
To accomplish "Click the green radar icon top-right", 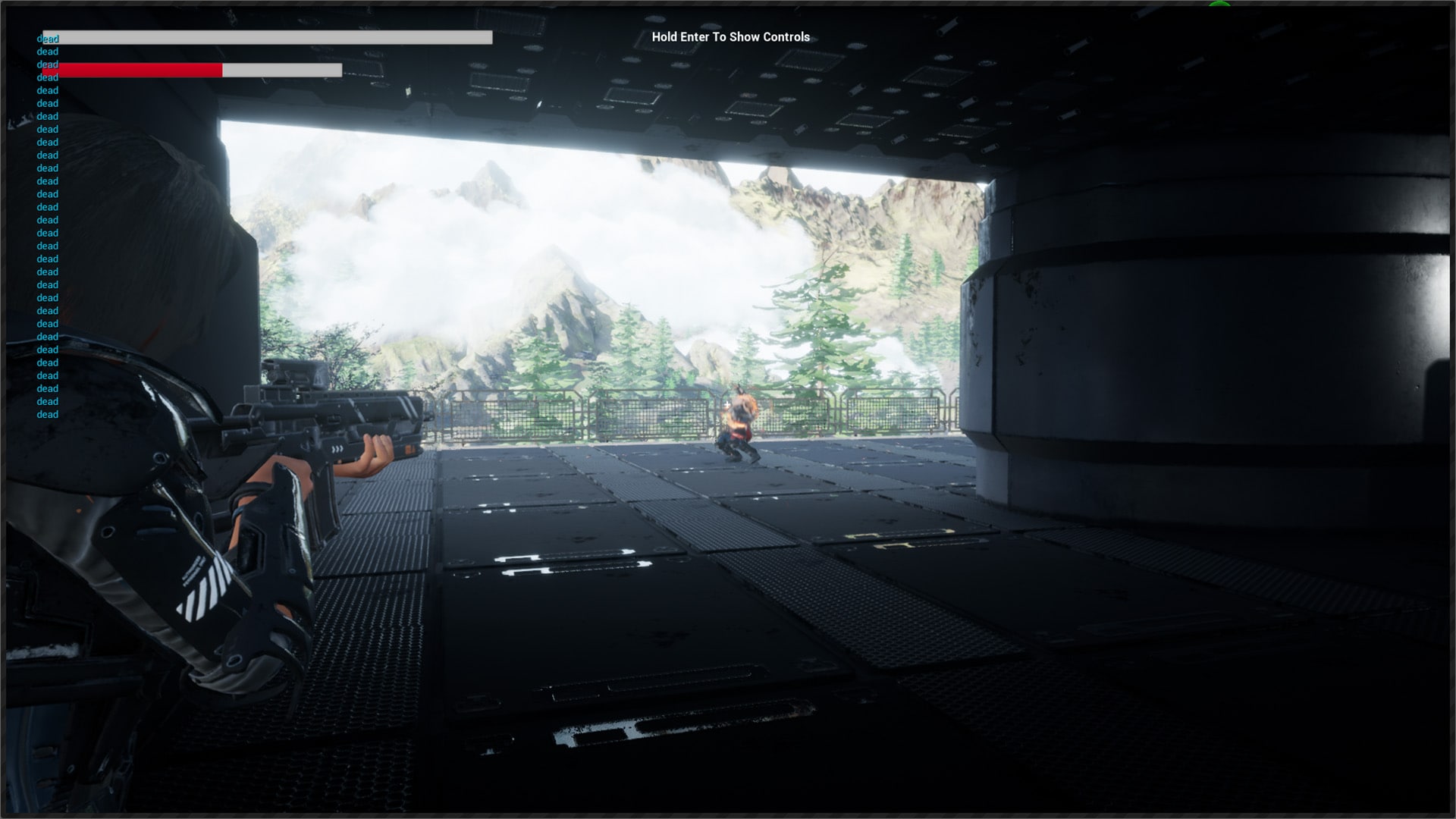I will [1221, 5].
